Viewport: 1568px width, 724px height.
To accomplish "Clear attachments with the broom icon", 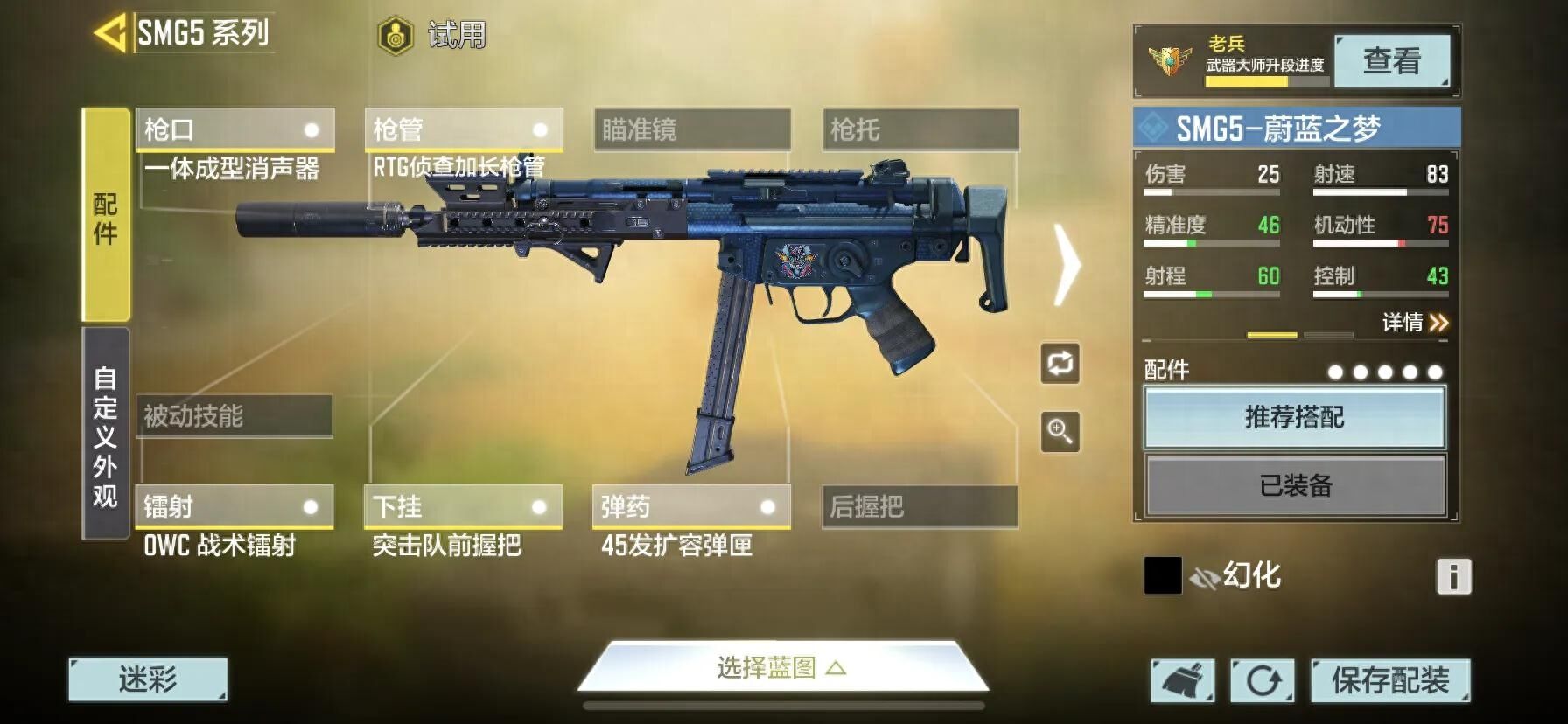I will (x=1182, y=680).
